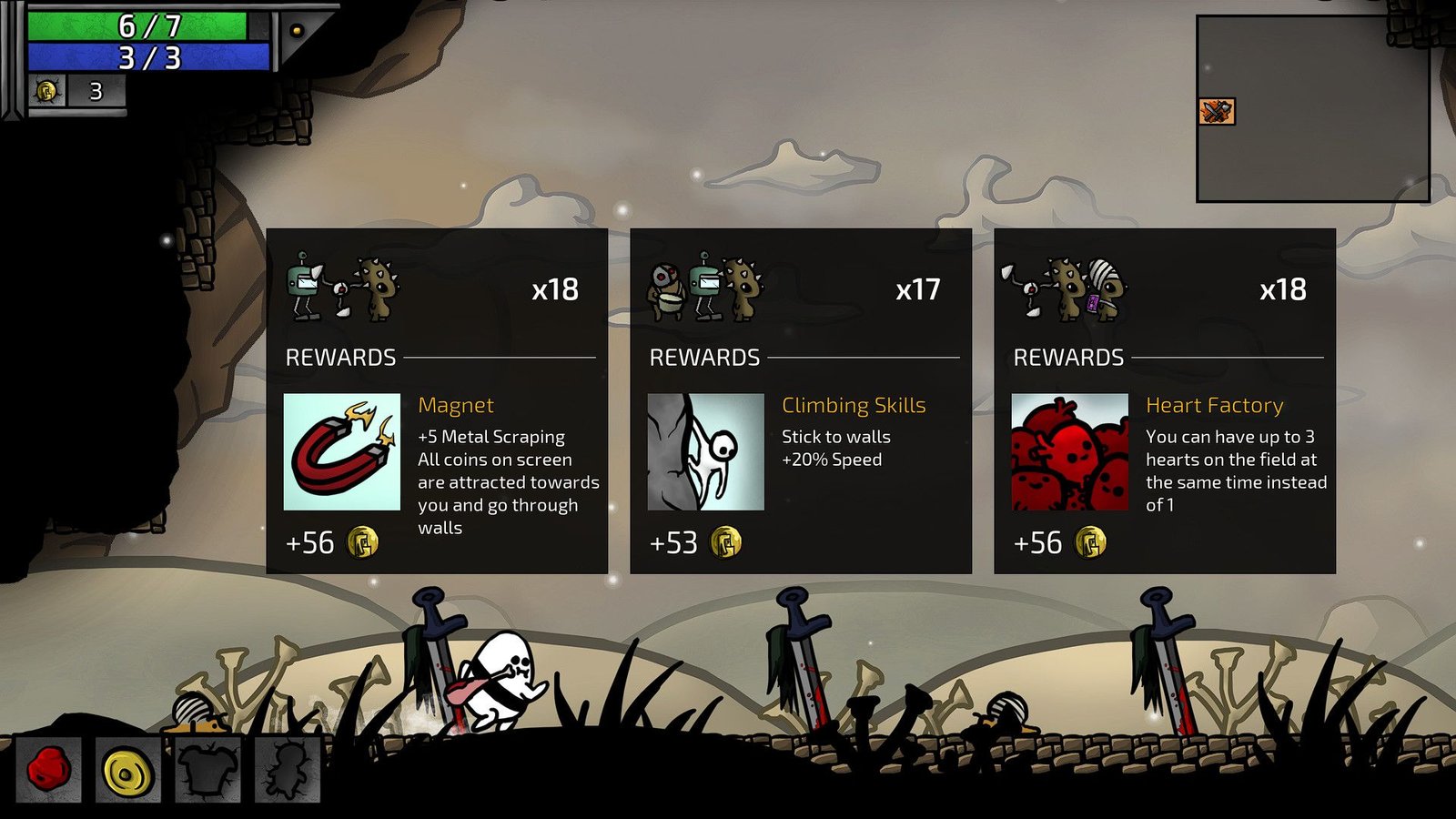Select the red heart item slot

click(x=48, y=770)
